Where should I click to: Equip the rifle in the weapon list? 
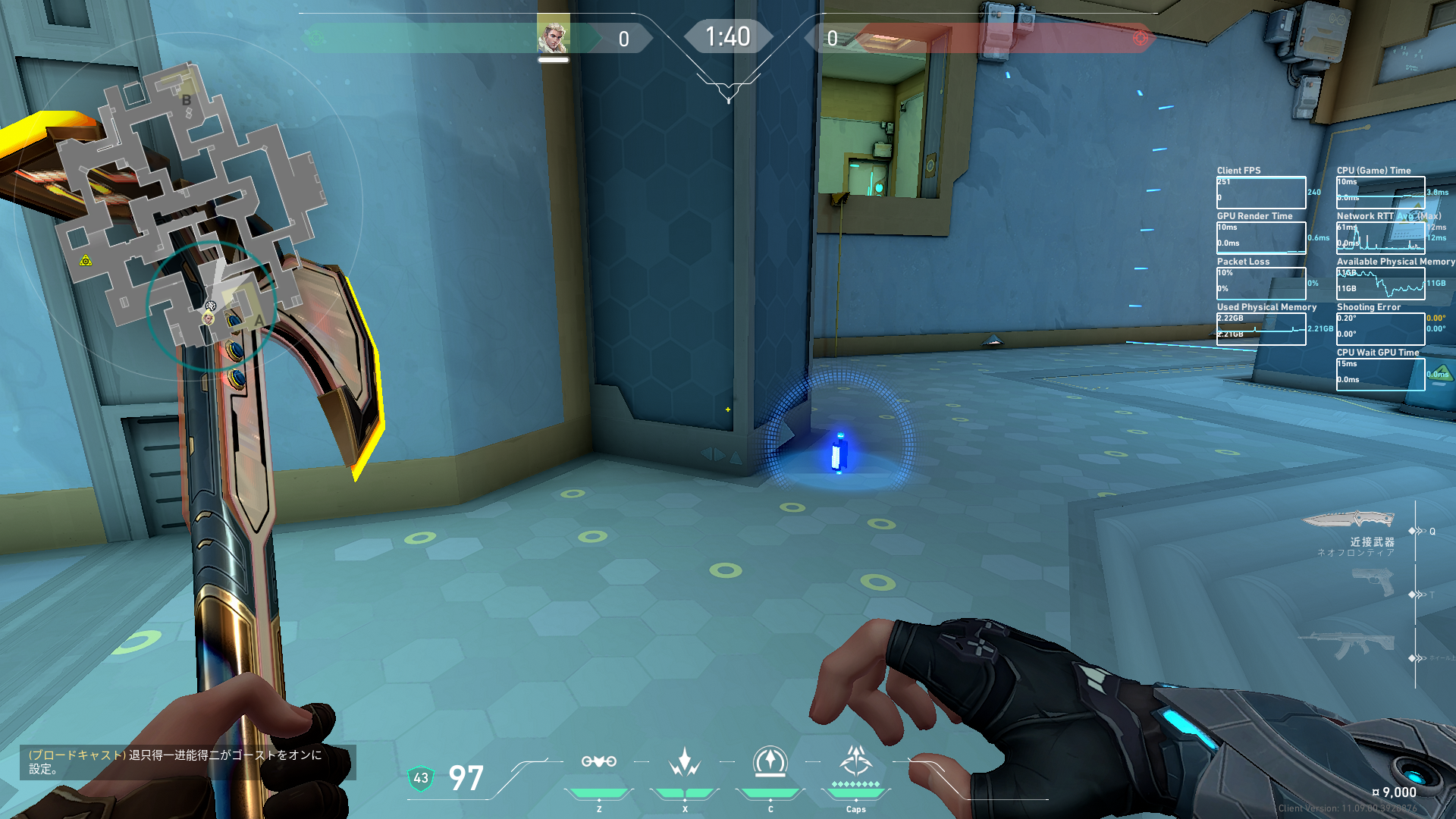click(x=1348, y=646)
